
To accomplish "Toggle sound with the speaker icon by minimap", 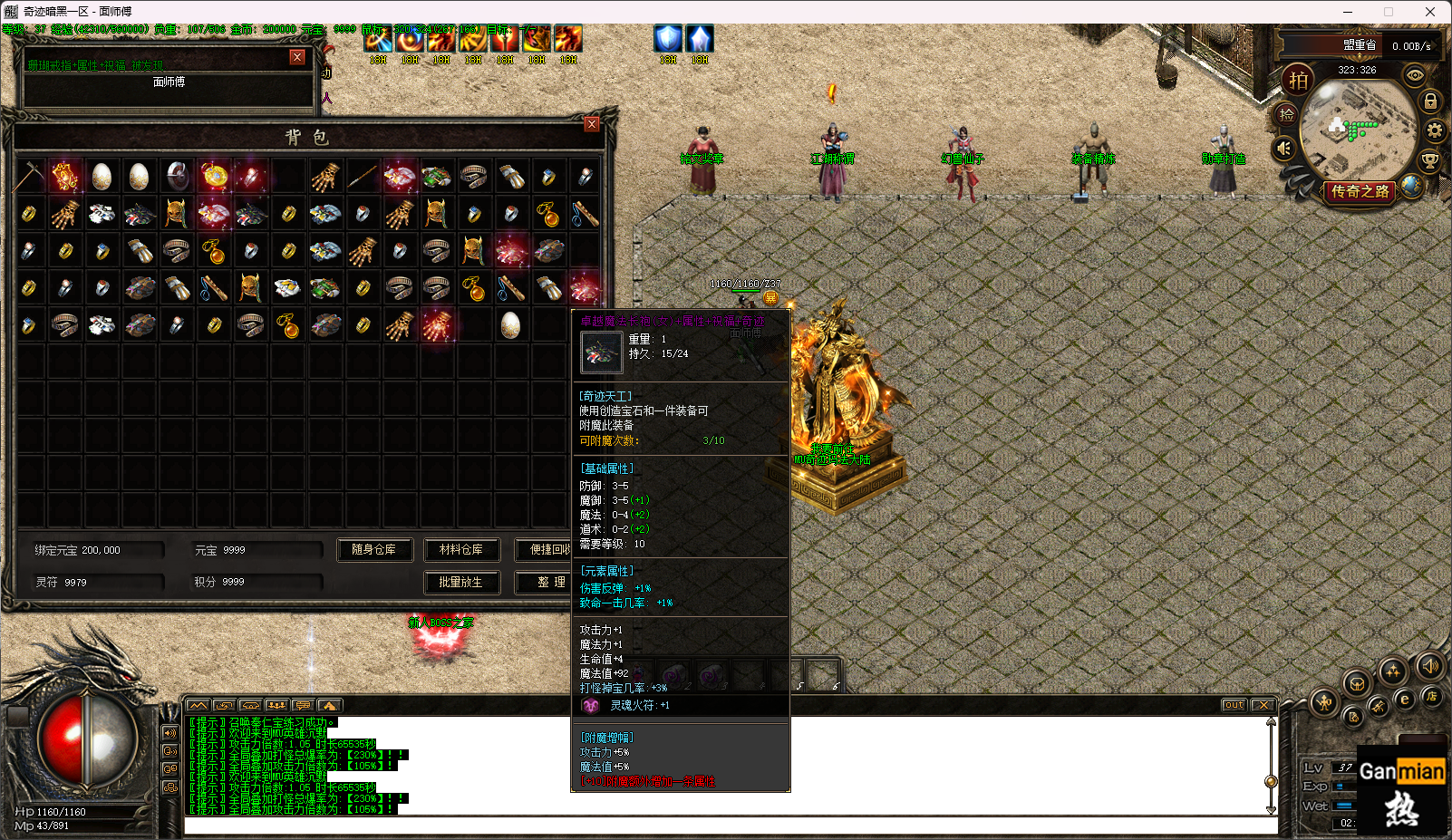I will pos(1284,148).
